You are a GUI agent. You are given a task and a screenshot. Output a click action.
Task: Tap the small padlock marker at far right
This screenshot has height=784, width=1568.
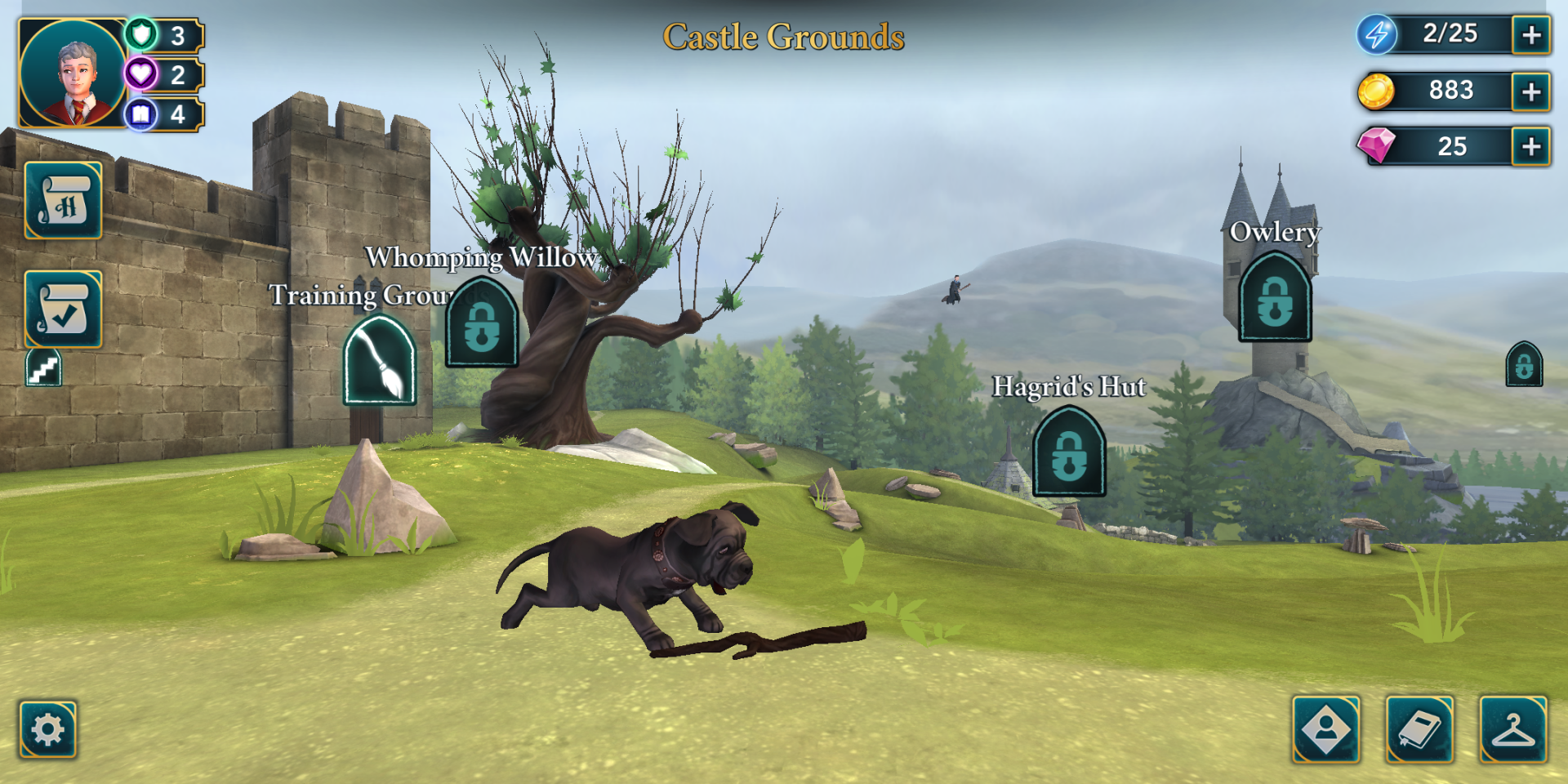click(1524, 365)
